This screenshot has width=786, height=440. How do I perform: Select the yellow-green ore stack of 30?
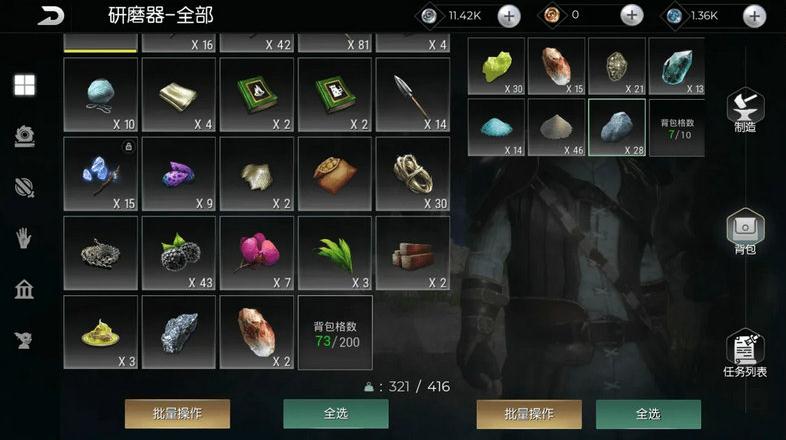pyautogui.click(x=497, y=67)
